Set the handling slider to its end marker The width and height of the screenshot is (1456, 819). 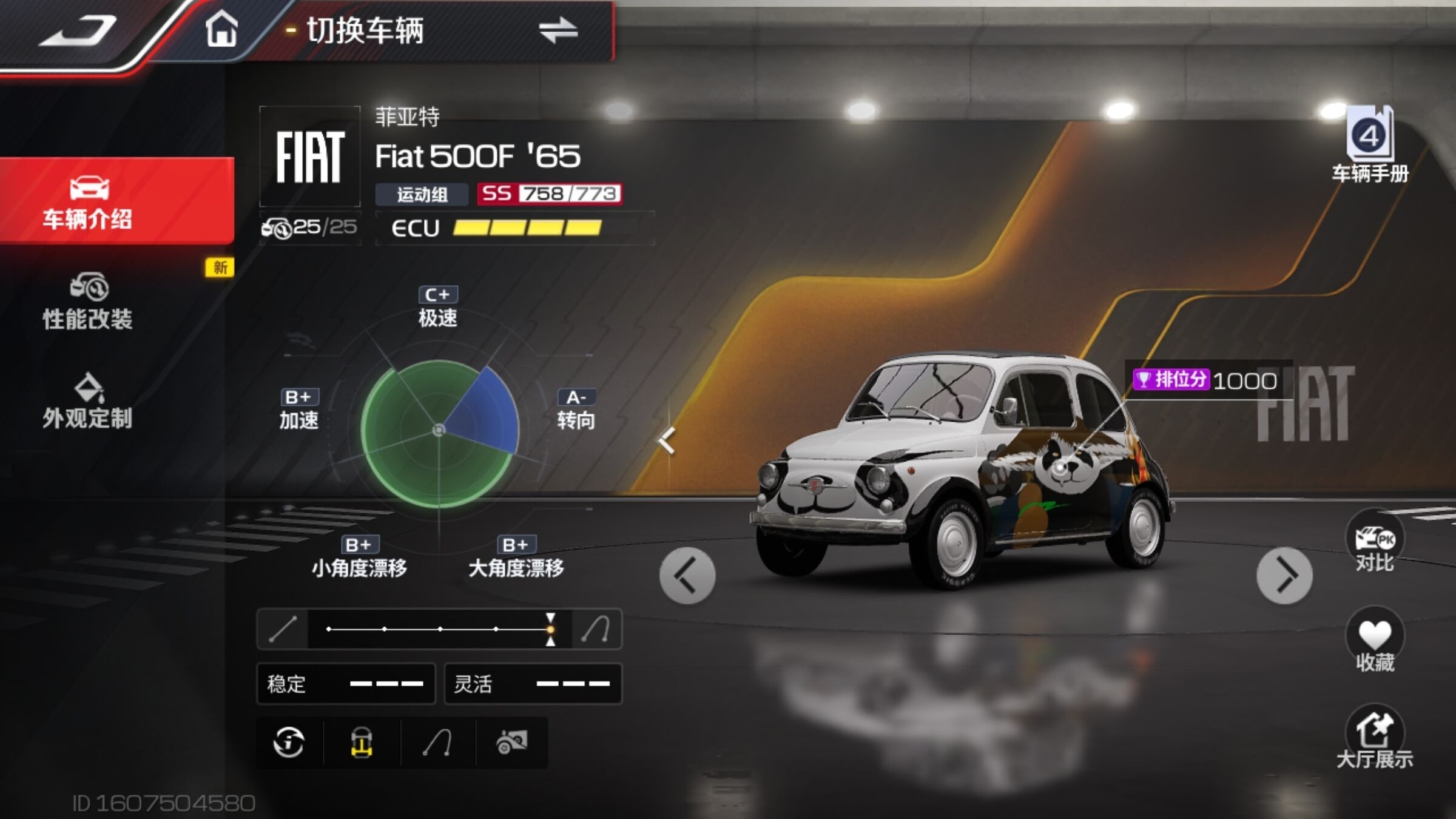coord(550,629)
